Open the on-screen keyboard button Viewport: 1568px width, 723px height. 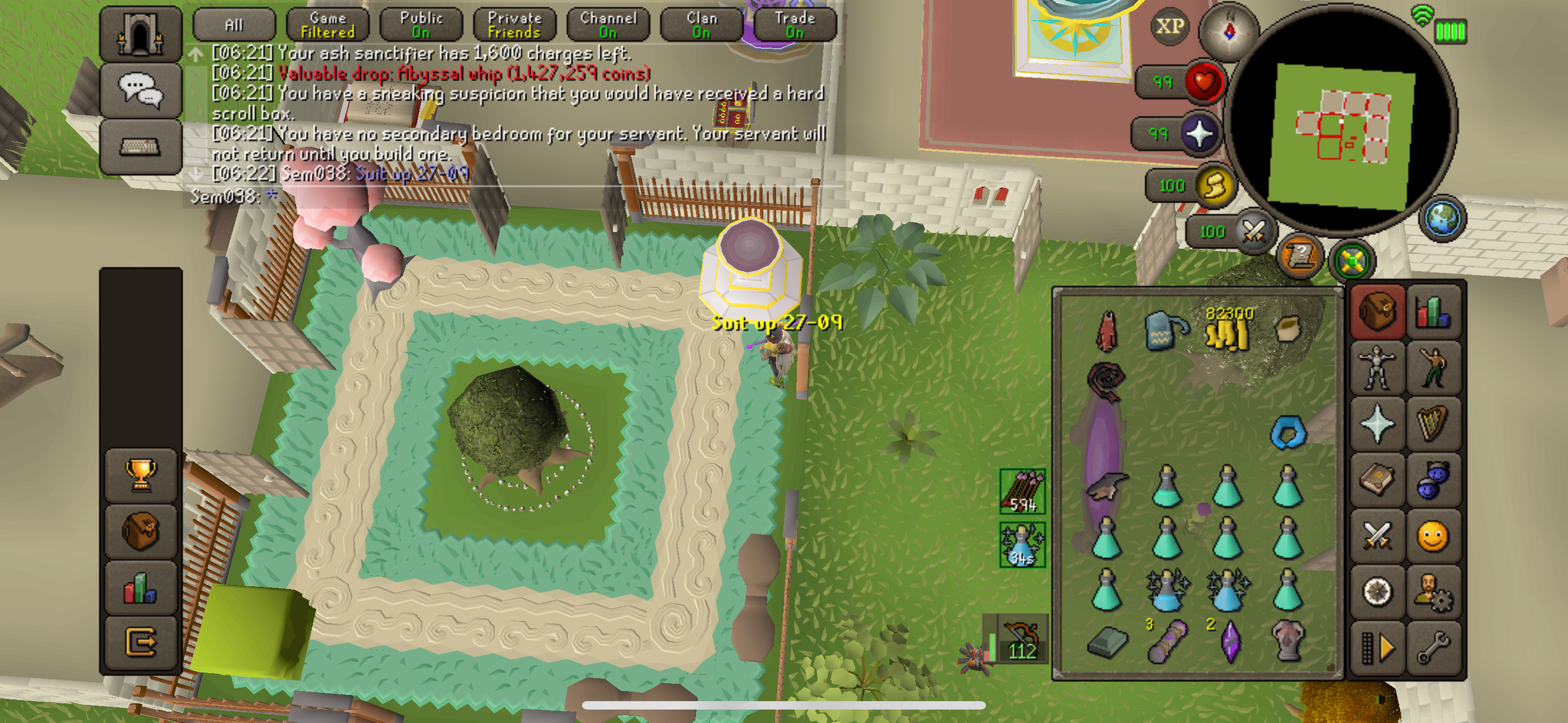[x=141, y=147]
